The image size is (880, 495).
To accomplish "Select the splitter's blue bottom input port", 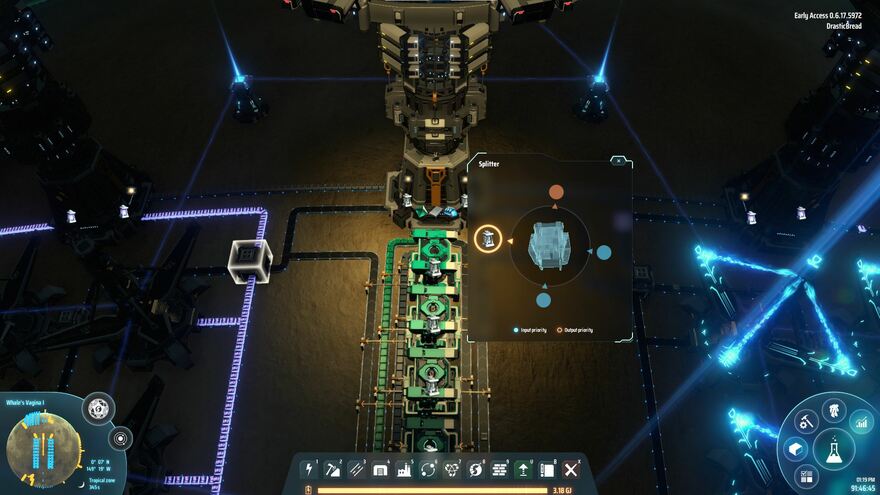I will click(x=543, y=299).
